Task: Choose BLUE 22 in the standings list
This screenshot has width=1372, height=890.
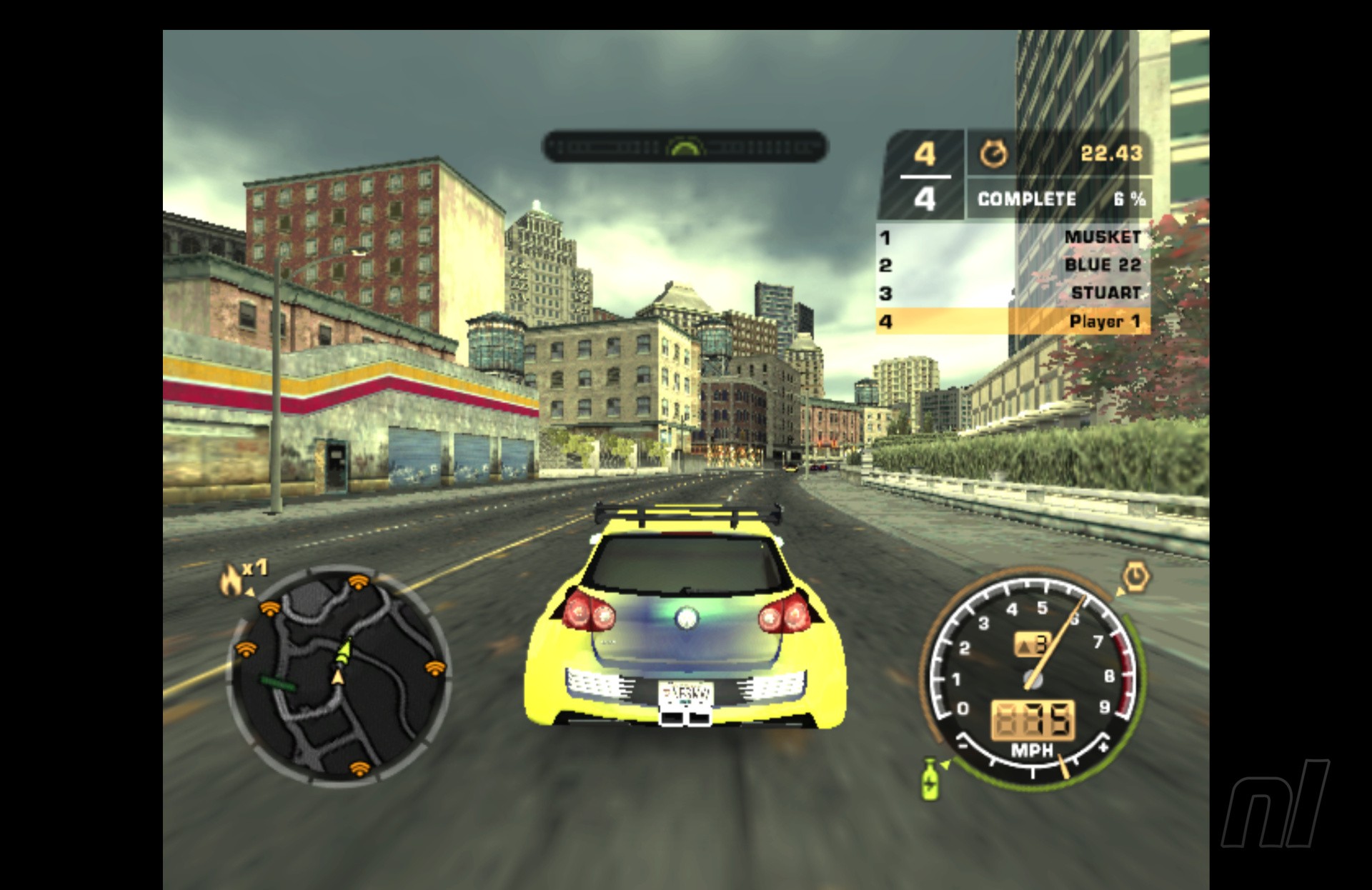Action: tap(1013, 265)
